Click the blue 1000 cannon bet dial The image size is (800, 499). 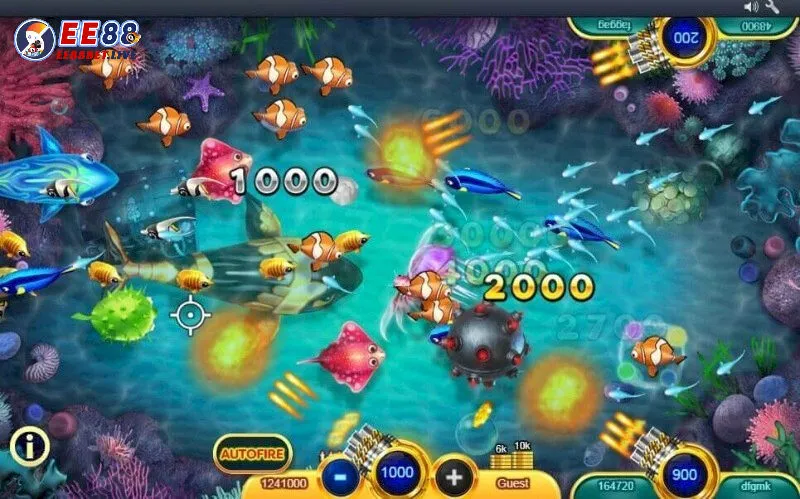(399, 472)
